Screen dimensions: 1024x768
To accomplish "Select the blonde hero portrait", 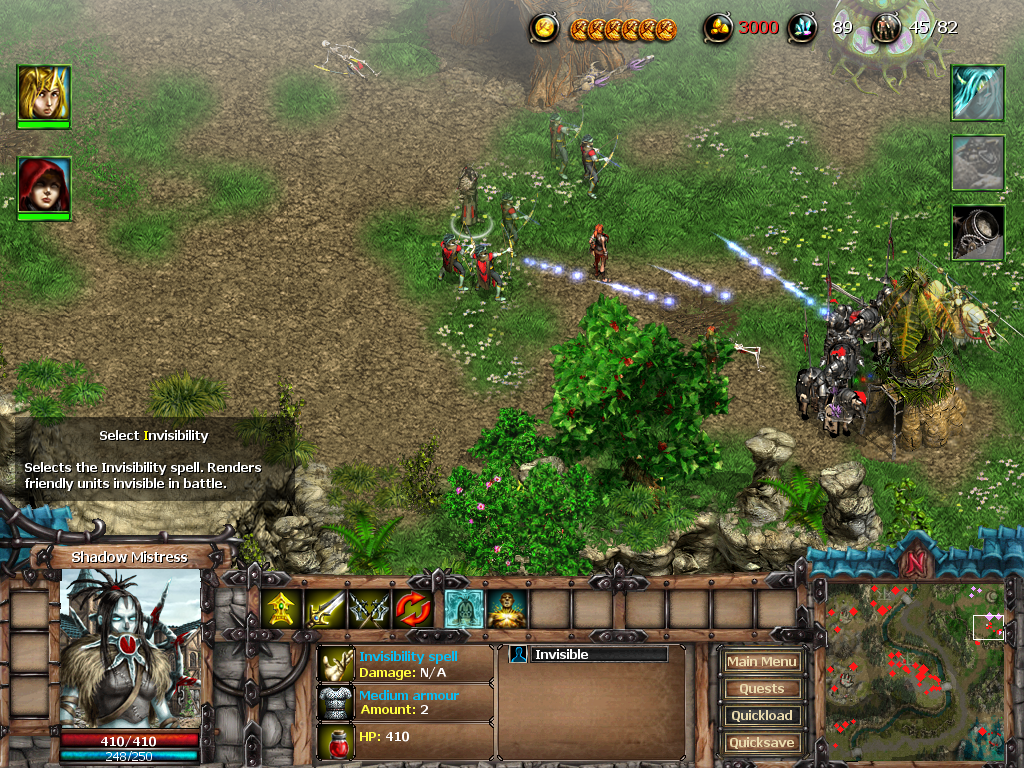I will pyautogui.click(x=44, y=92).
